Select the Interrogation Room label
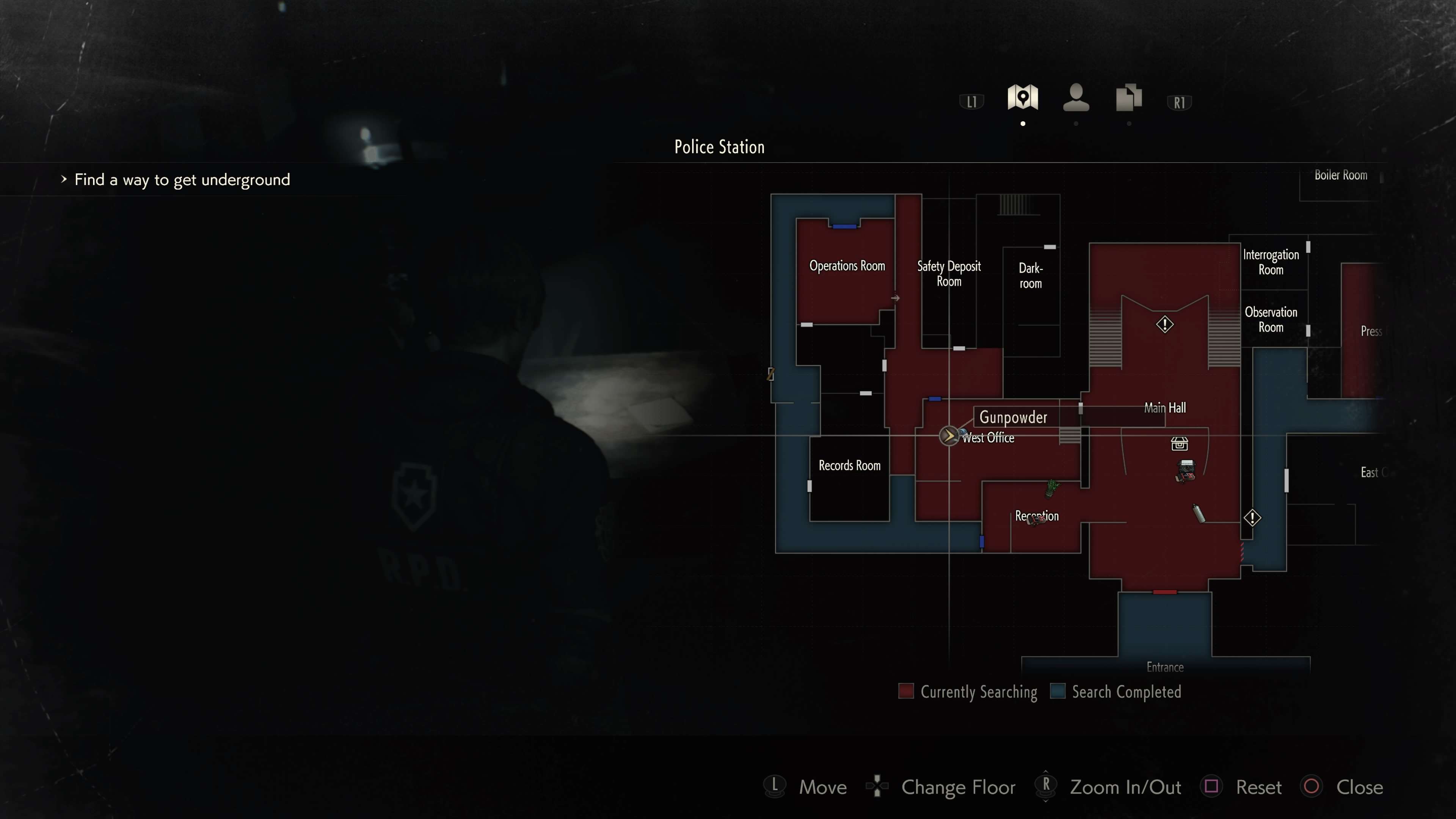This screenshot has height=819, width=1456. point(1271,262)
